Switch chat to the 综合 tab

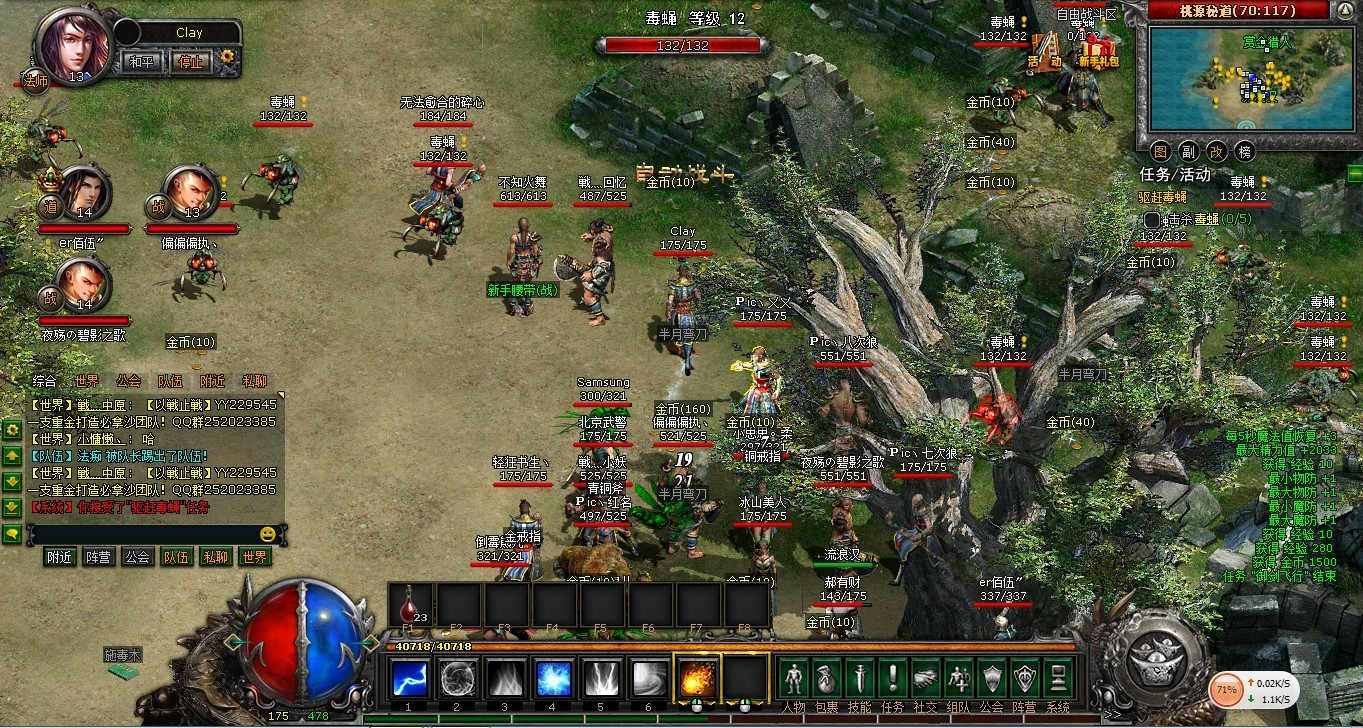point(44,381)
